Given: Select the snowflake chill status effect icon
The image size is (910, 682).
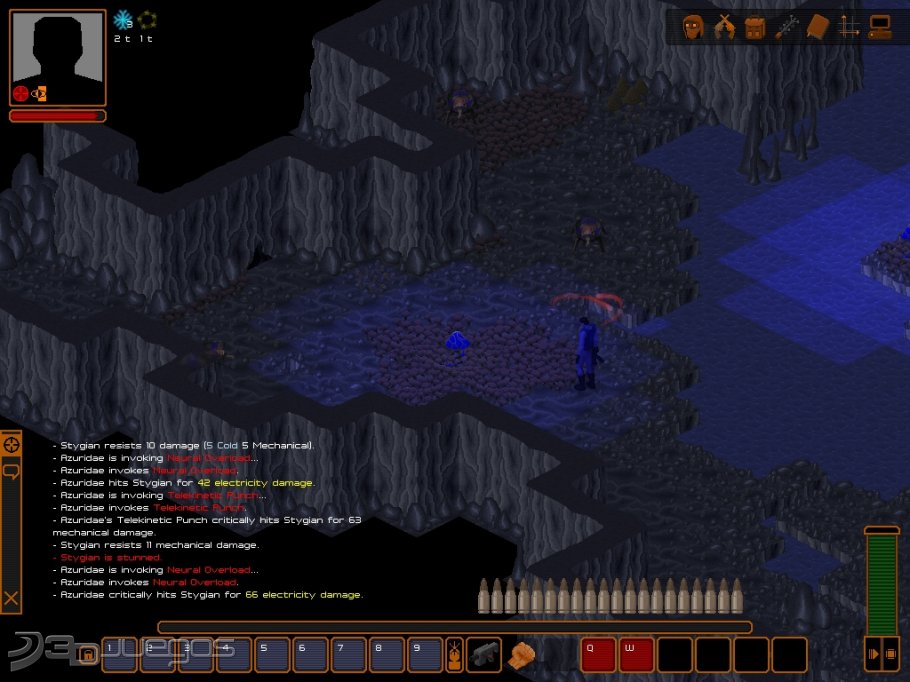Looking at the screenshot, I should point(123,20).
